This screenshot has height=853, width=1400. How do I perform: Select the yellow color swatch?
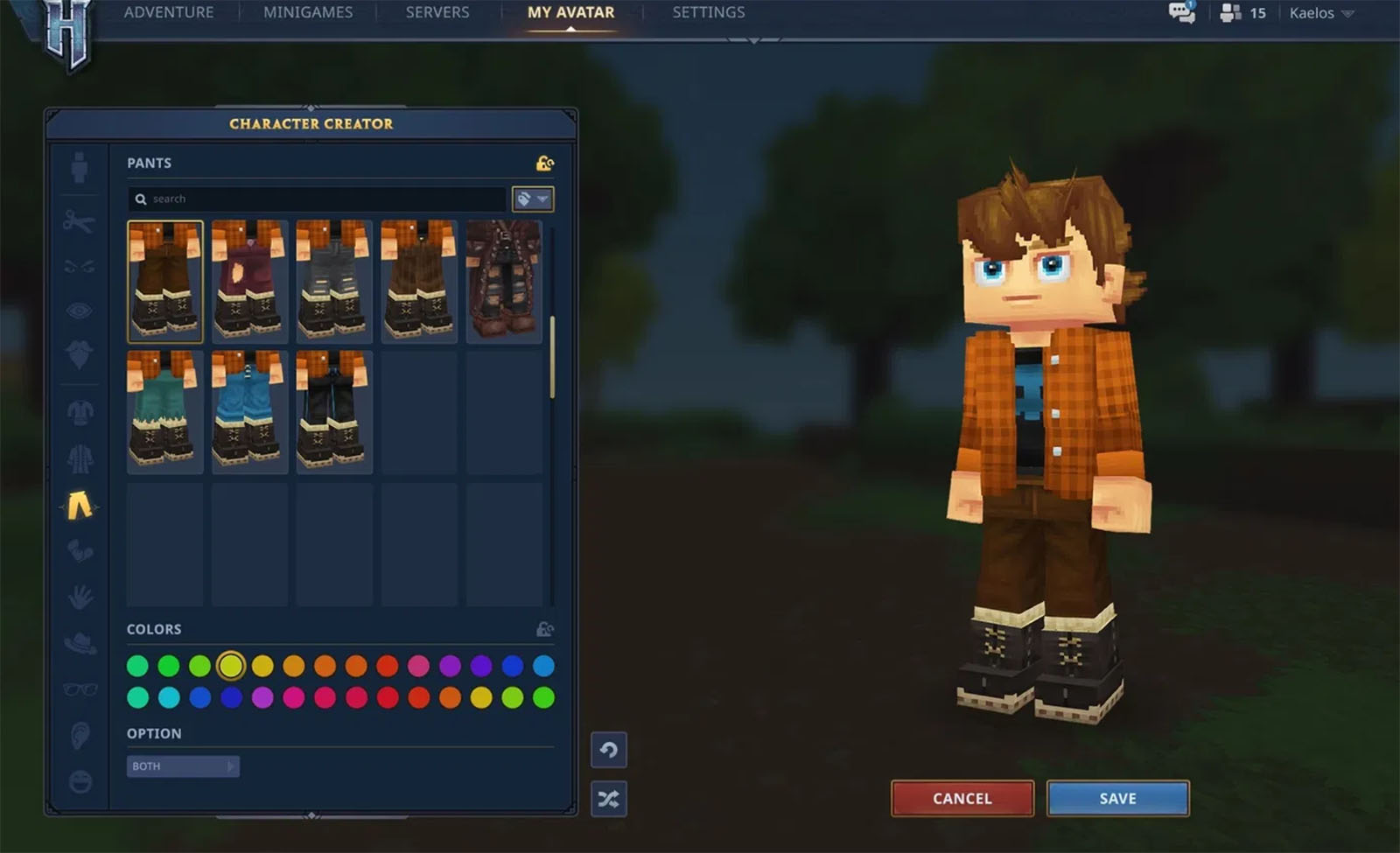[x=230, y=665]
